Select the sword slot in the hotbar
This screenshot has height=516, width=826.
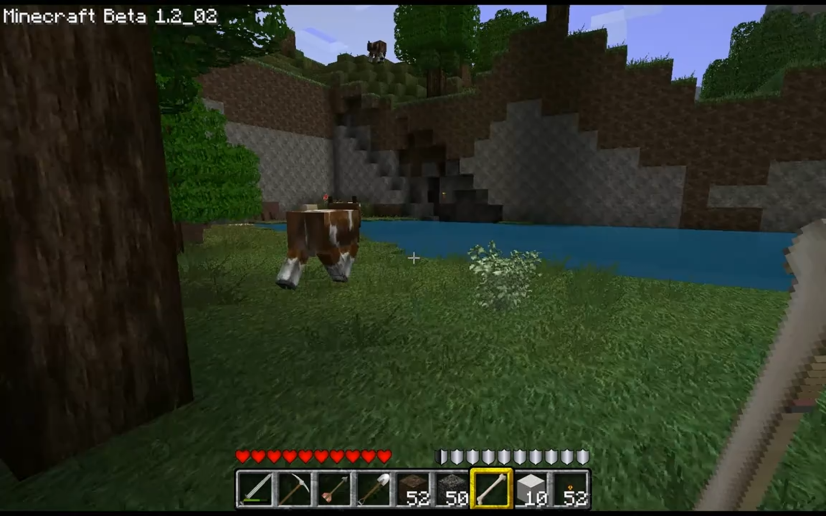pyautogui.click(x=255, y=490)
